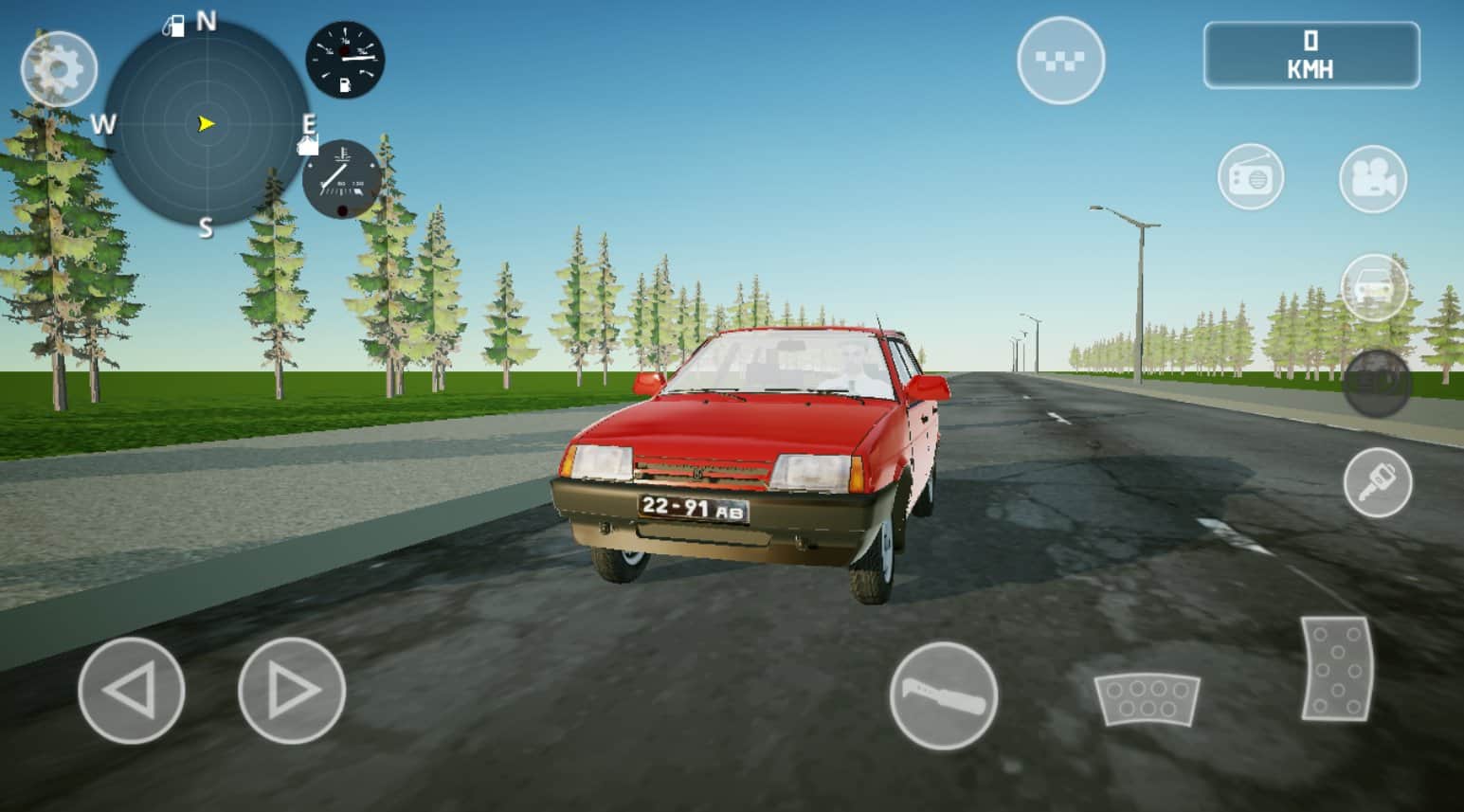This screenshot has height=812, width=1464.
Task: Tap the car icon button
Action: coord(1373,286)
